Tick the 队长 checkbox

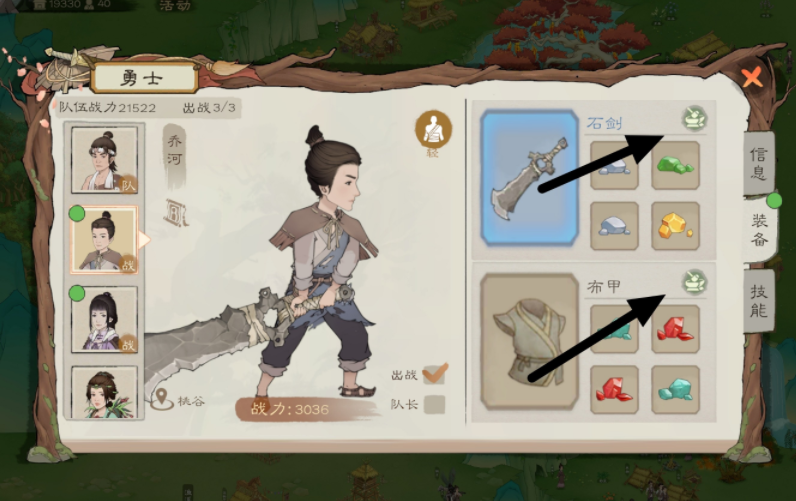coord(434,405)
